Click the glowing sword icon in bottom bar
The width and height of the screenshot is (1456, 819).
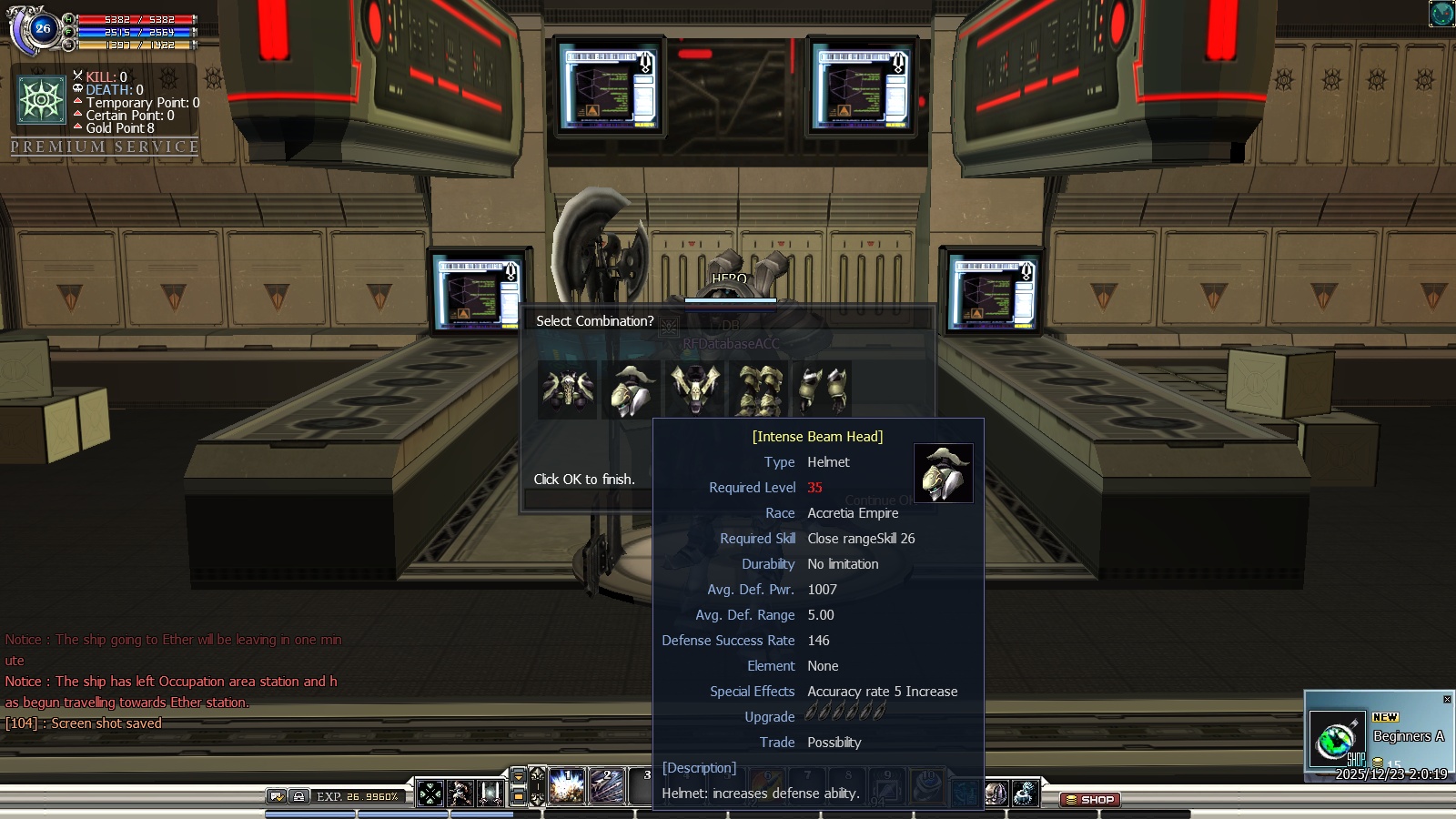(x=490, y=794)
